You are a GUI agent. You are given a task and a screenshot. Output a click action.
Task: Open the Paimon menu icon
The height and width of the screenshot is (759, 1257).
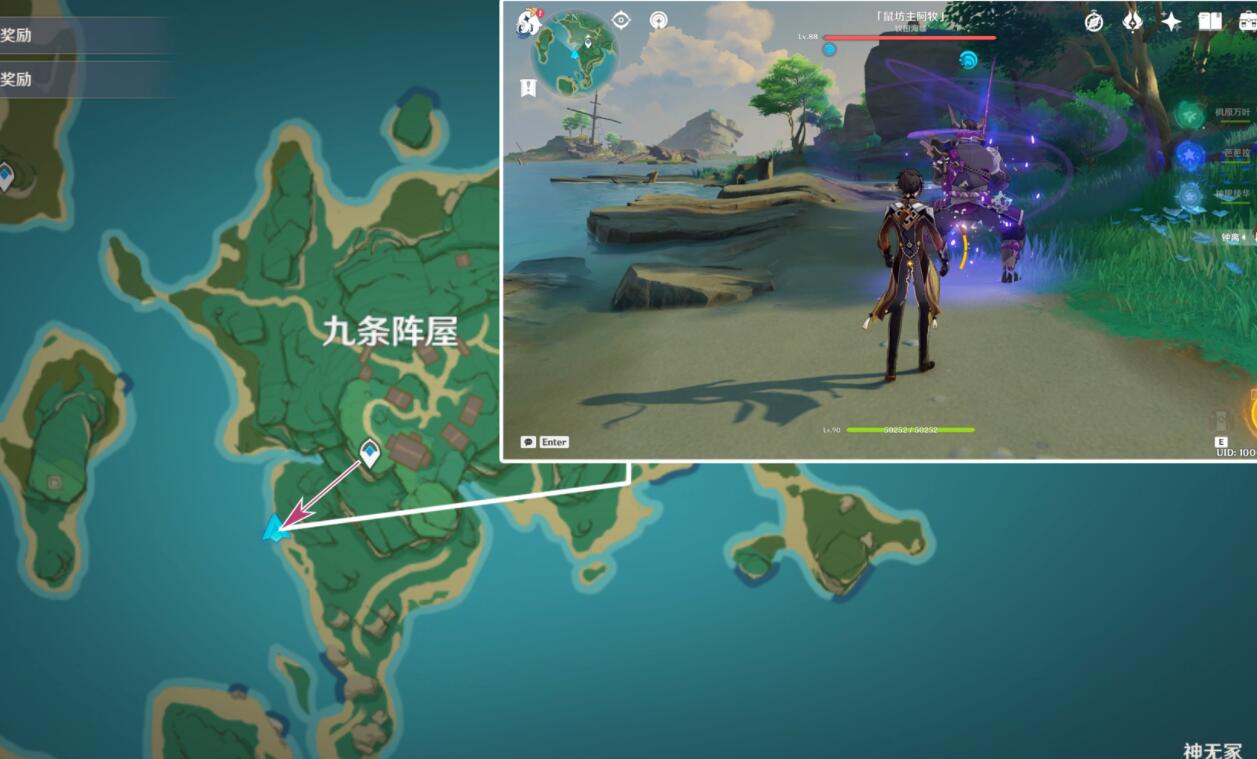point(528,23)
